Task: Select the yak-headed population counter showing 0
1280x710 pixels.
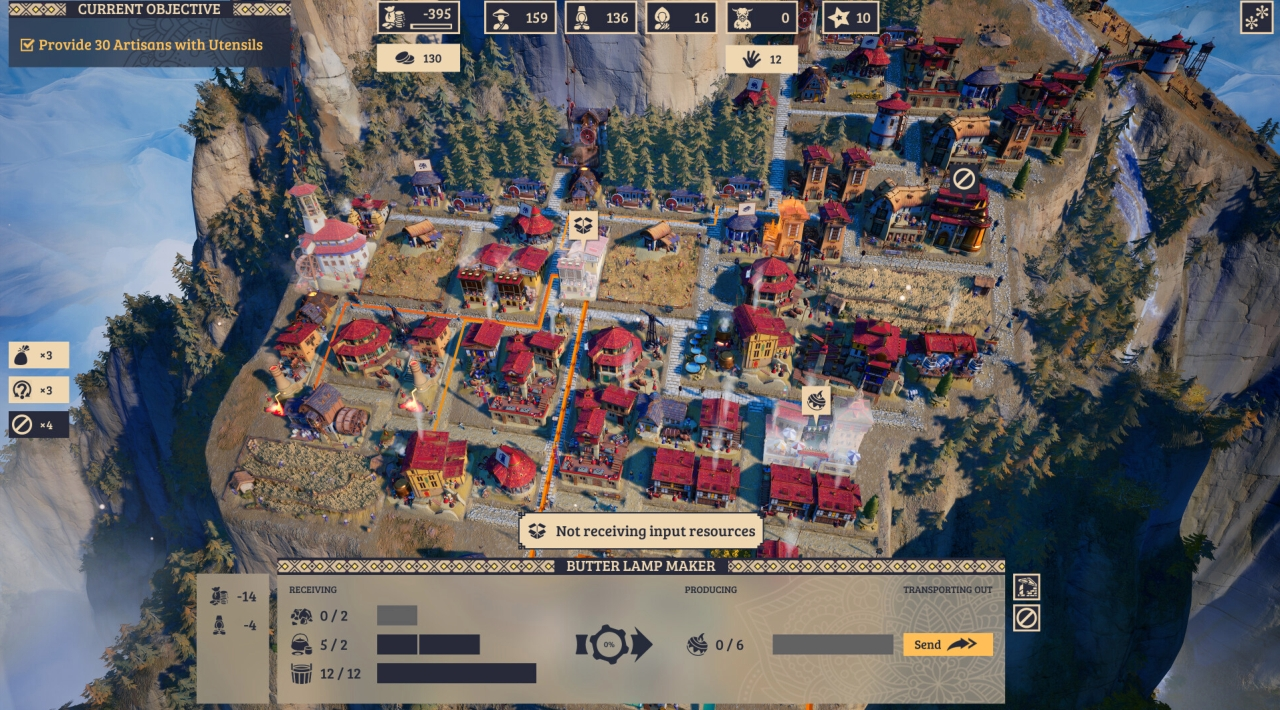Action: pos(761,17)
